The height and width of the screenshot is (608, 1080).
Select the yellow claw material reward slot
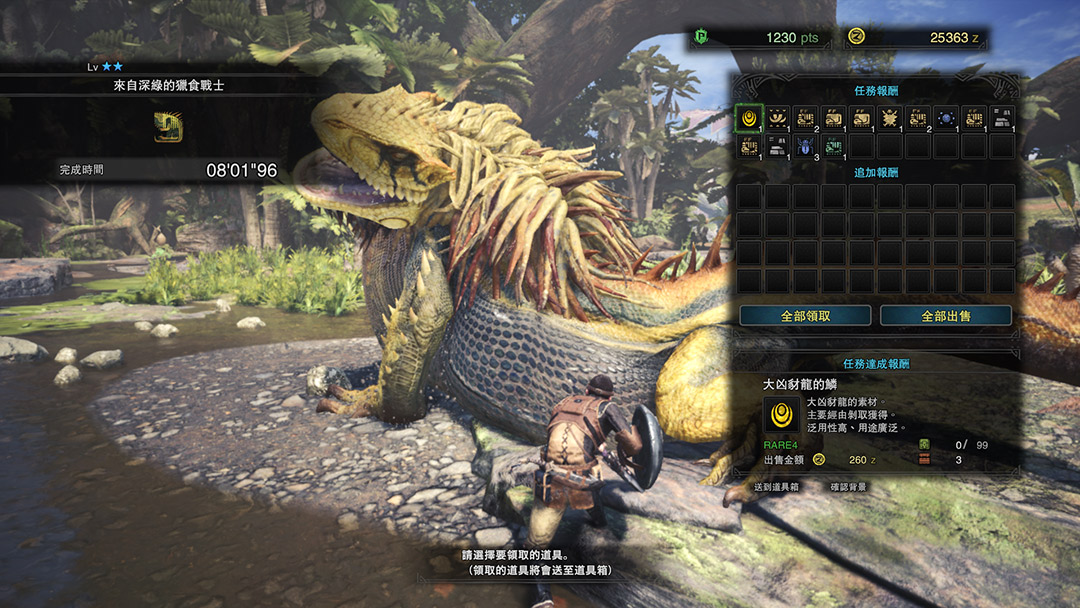click(x=777, y=118)
